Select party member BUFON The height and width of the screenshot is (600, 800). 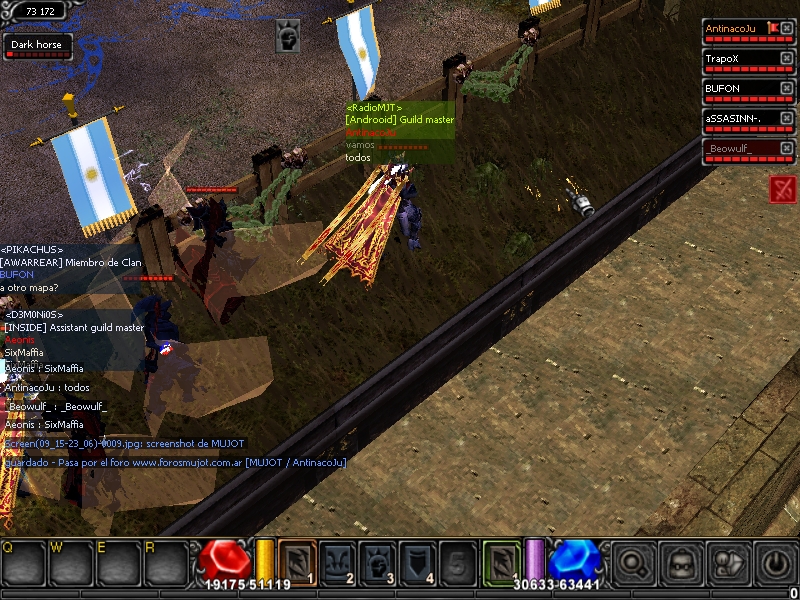[740, 89]
